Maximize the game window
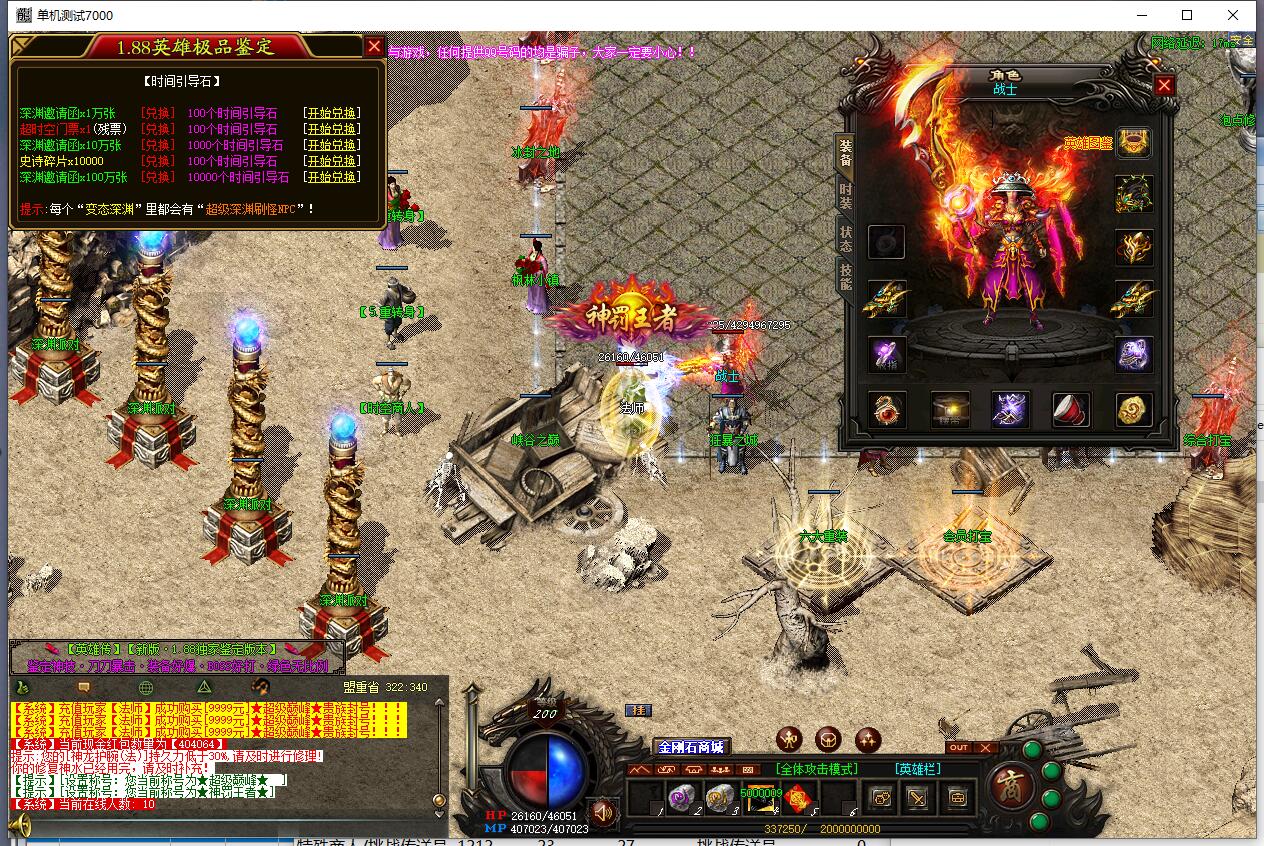Viewport: 1264px width, 846px height. pos(1187,15)
